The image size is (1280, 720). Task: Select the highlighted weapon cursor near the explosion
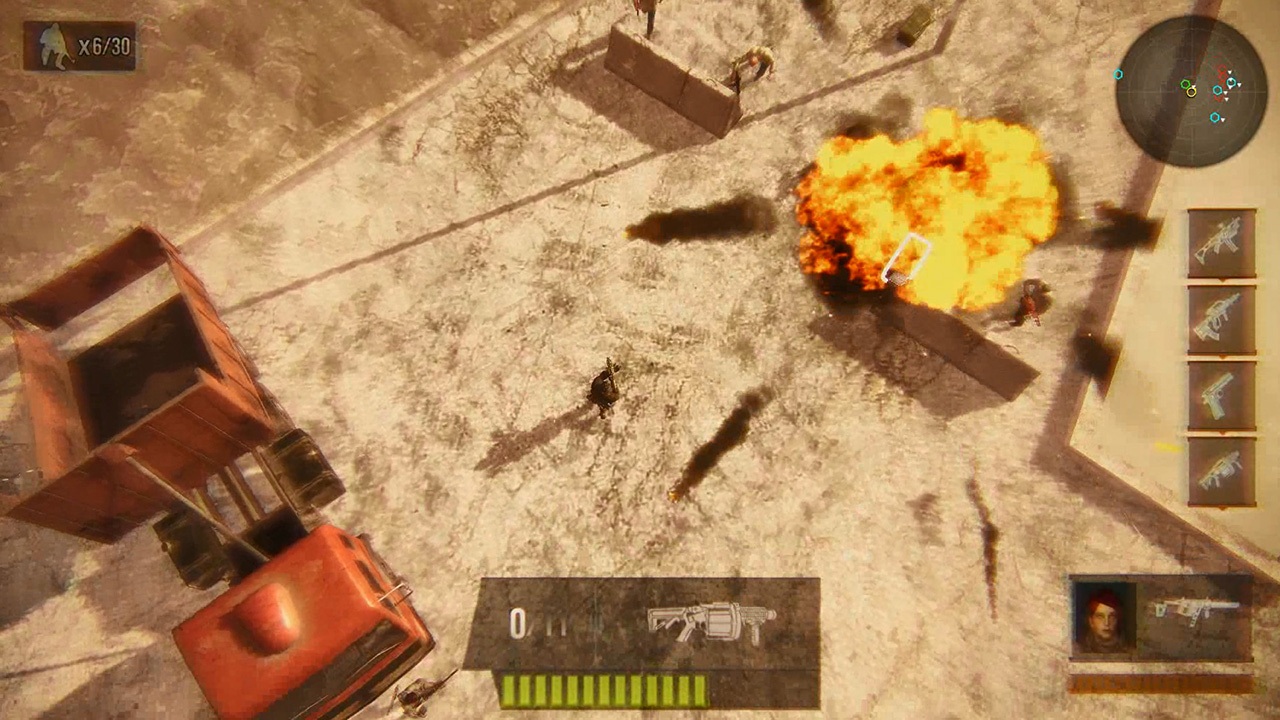coord(907,260)
